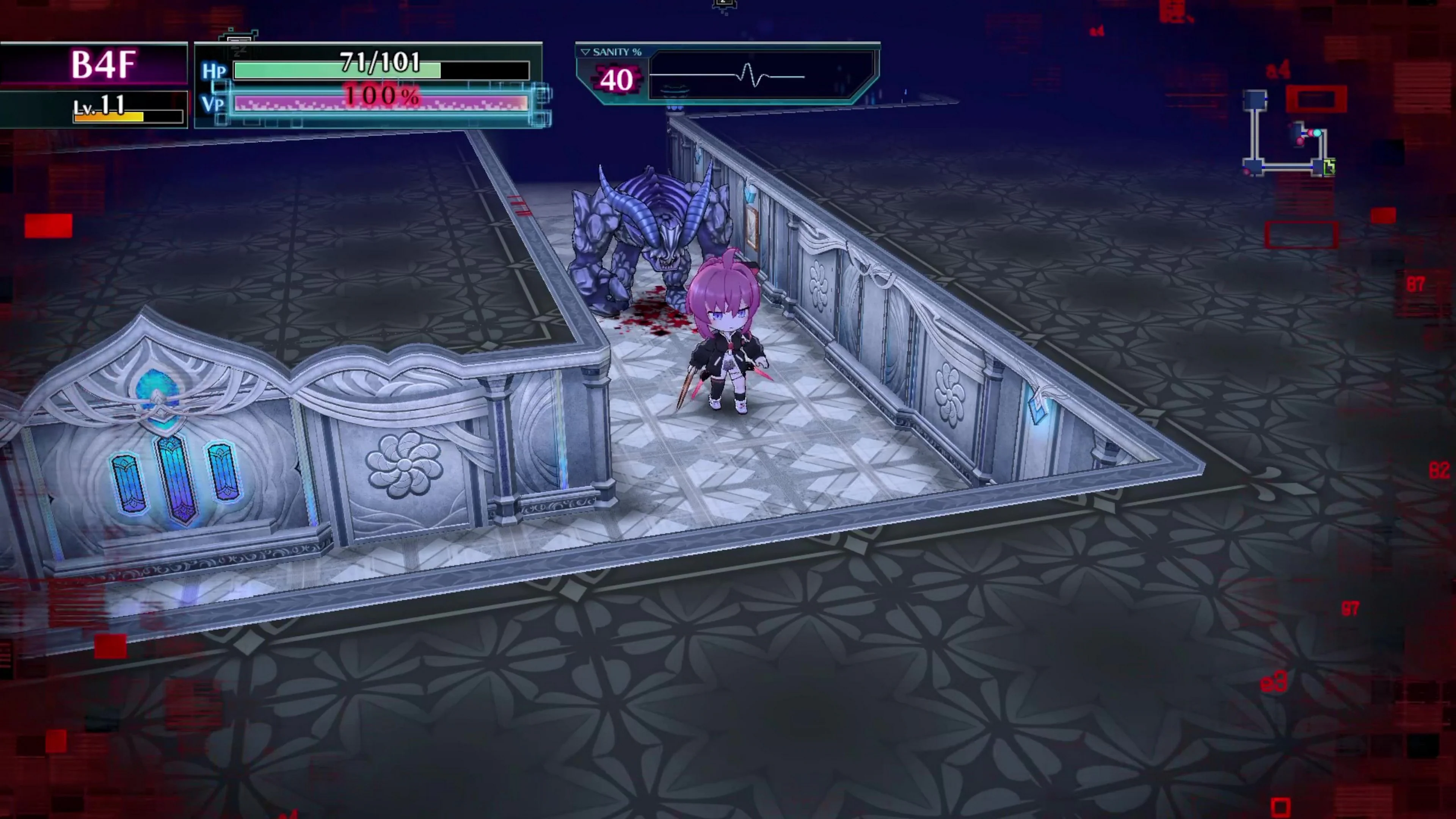Select the cyan player marker on the minimap
This screenshot has width=1456, height=819.
(1318, 133)
